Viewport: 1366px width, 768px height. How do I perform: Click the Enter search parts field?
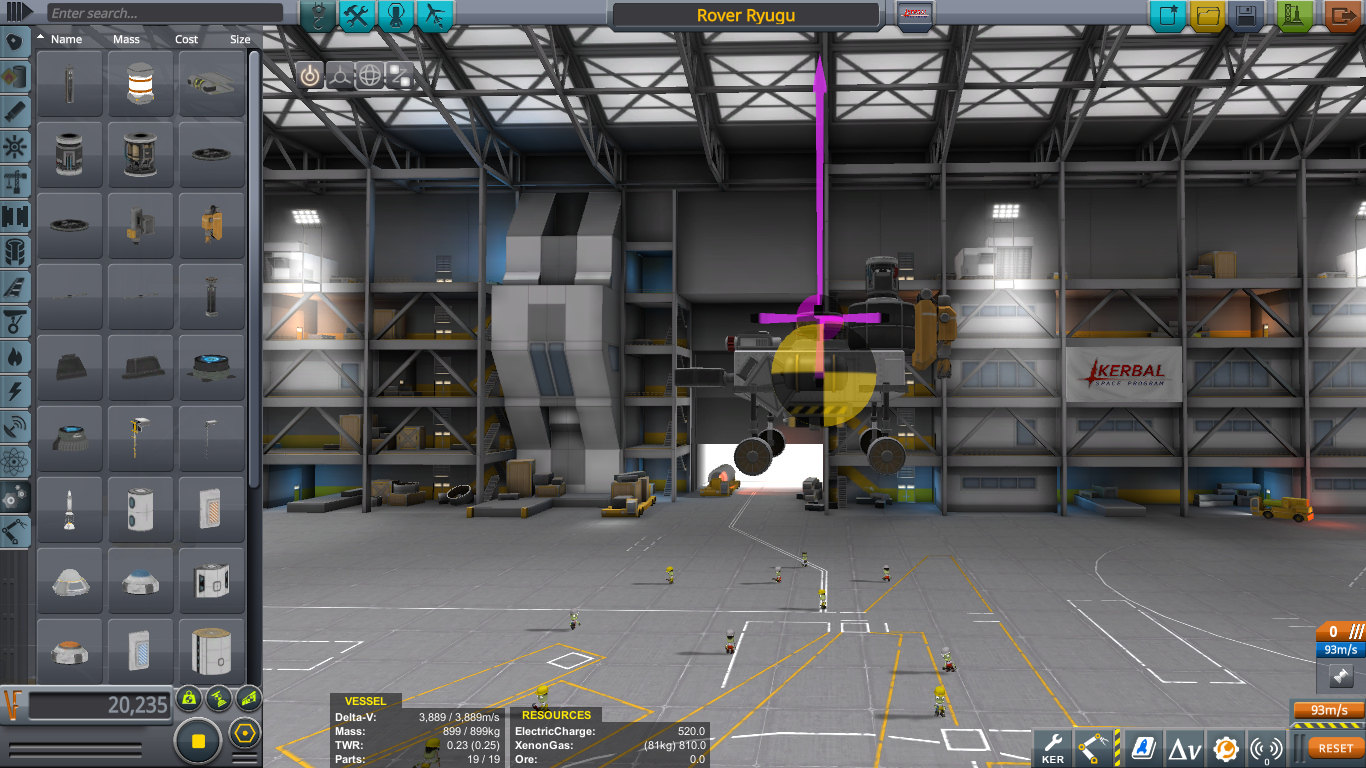(165, 14)
